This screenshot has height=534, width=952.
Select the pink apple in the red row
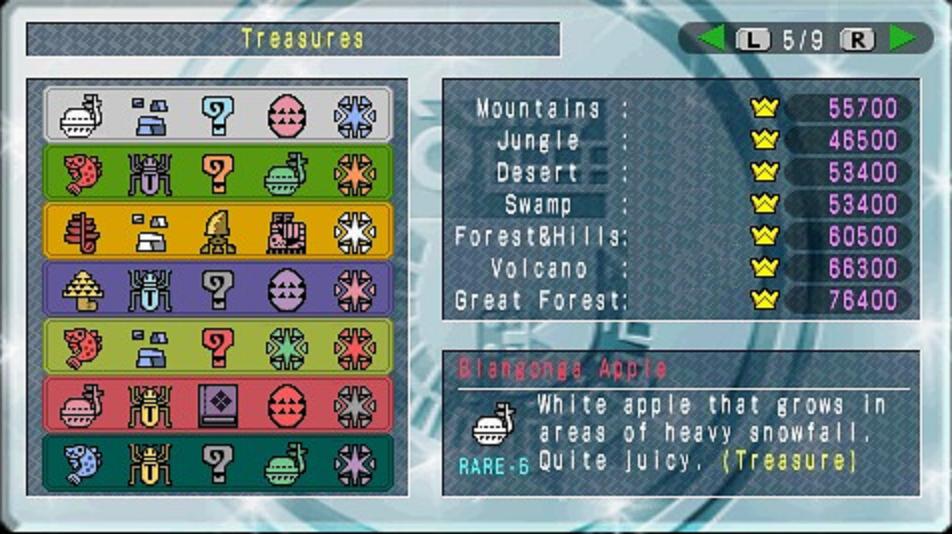pos(82,406)
